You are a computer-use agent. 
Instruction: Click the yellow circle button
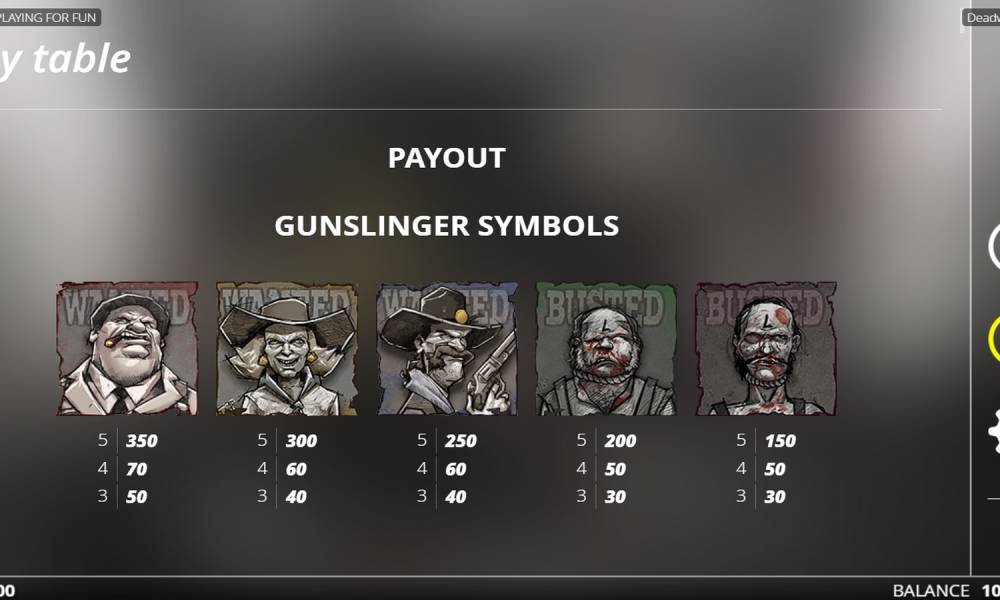coord(994,339)
